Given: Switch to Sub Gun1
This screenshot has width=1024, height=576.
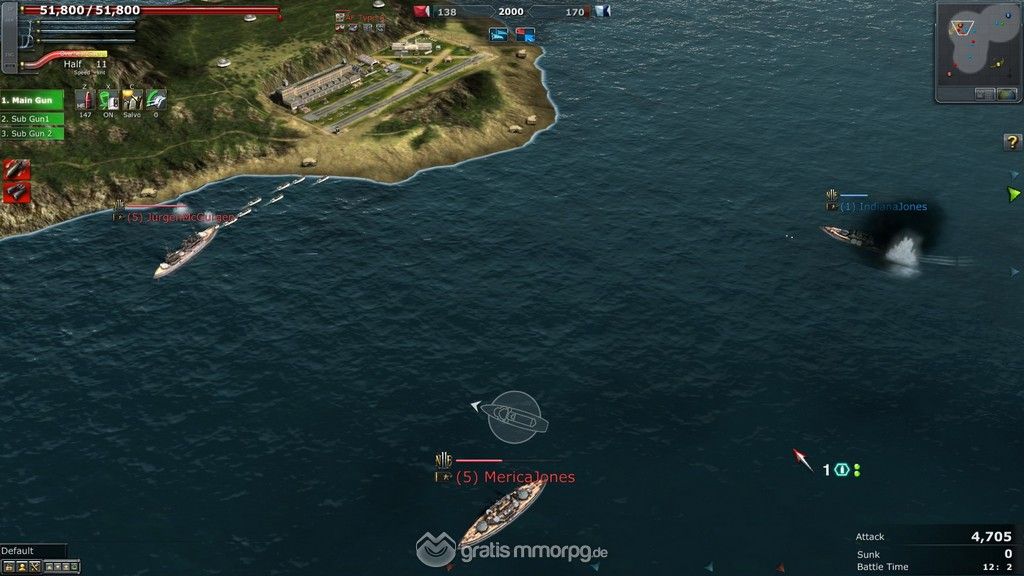Looking at the screenshot, I should click(x=32, y=118).
